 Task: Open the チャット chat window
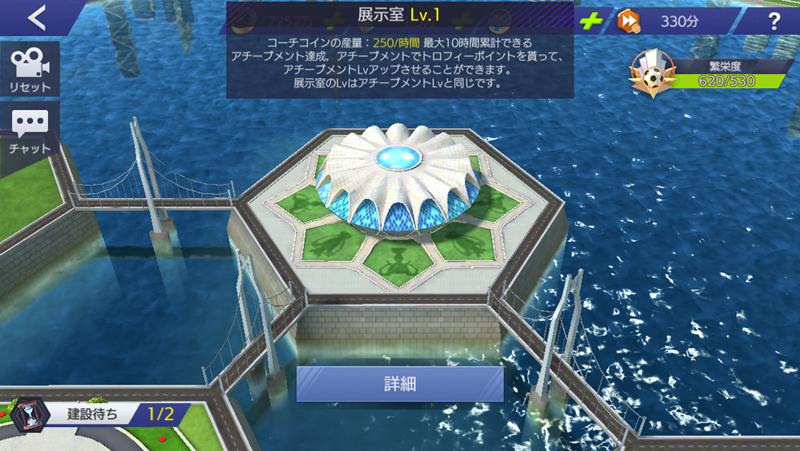tap(30, 133)
